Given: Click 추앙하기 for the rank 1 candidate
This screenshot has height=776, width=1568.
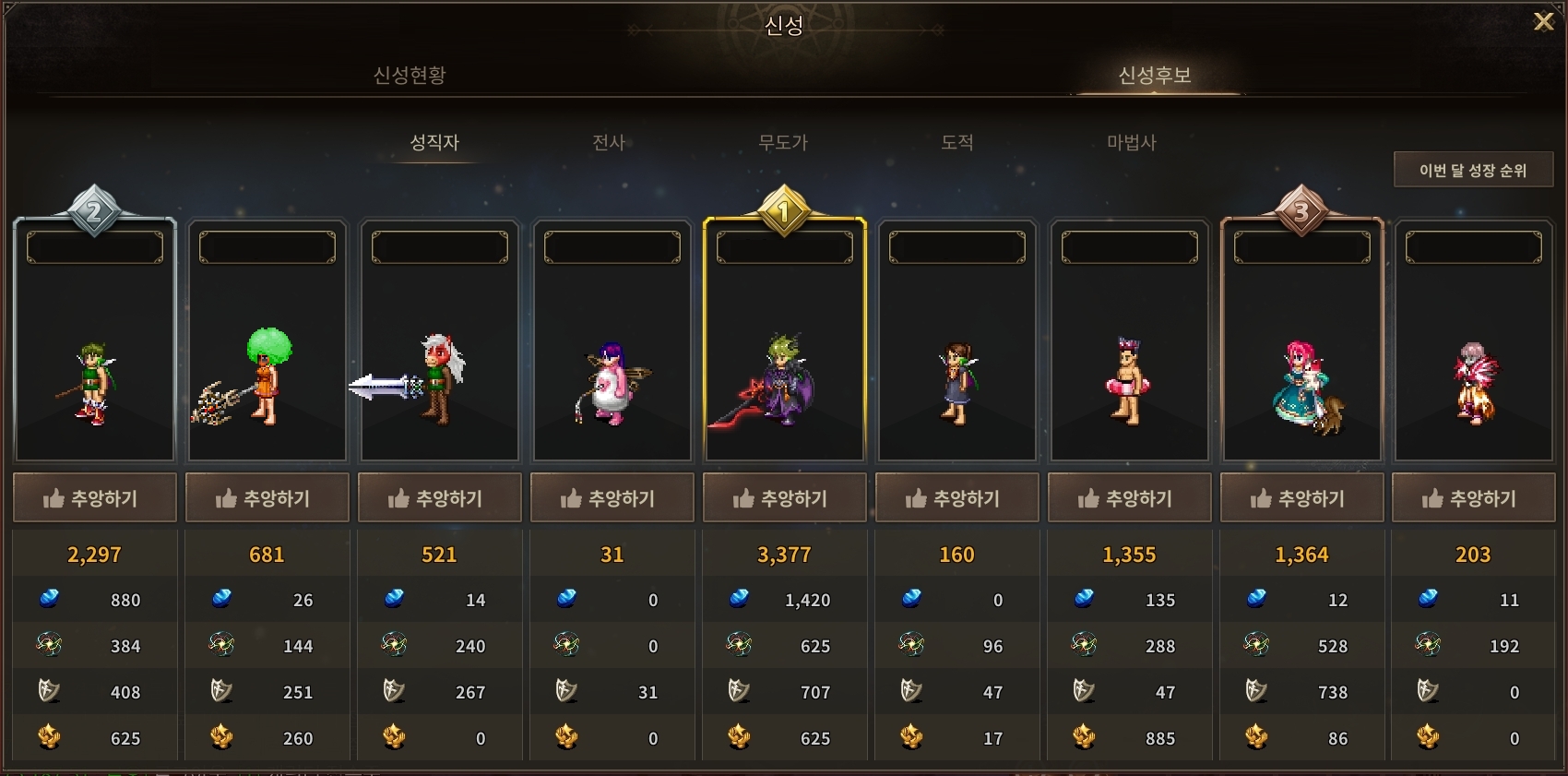Looking at the screenshot, I should tap(784, 498).
